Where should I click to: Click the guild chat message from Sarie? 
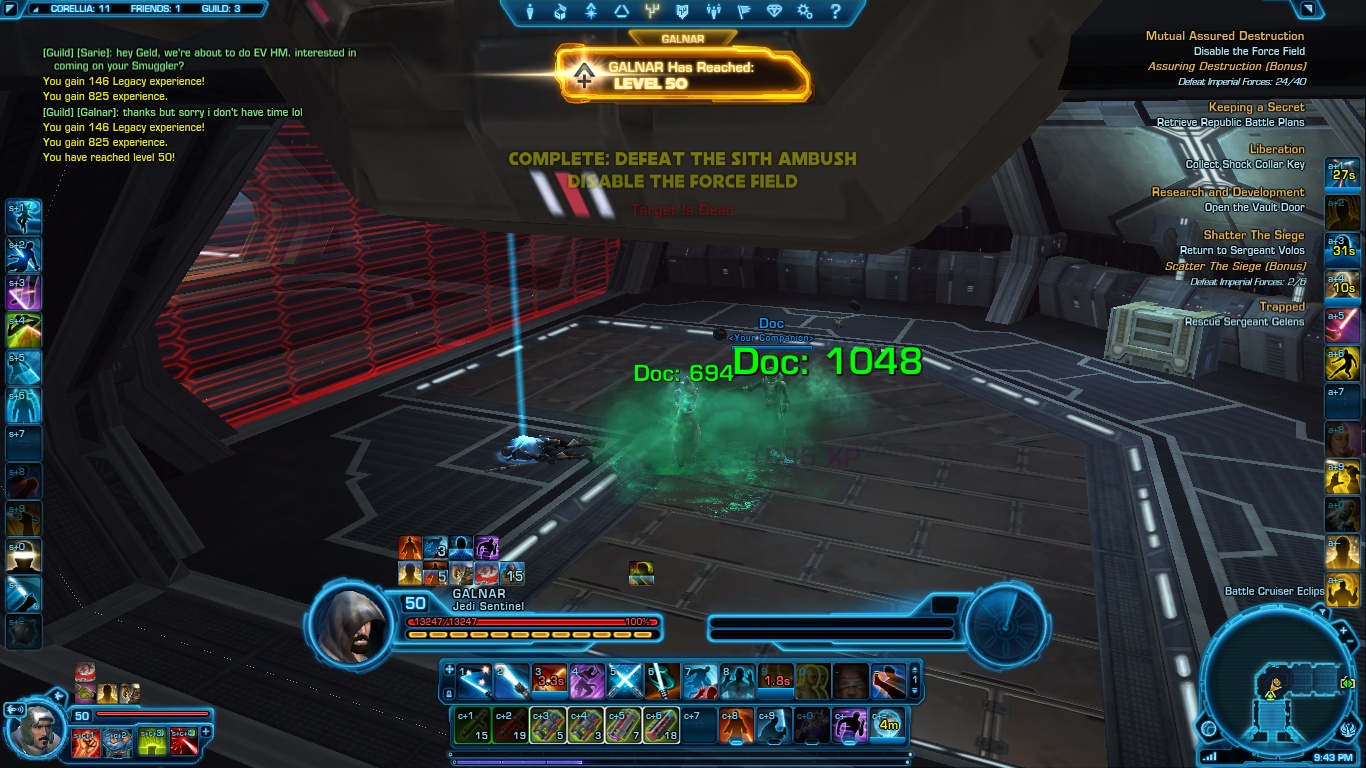click(200, 59)
